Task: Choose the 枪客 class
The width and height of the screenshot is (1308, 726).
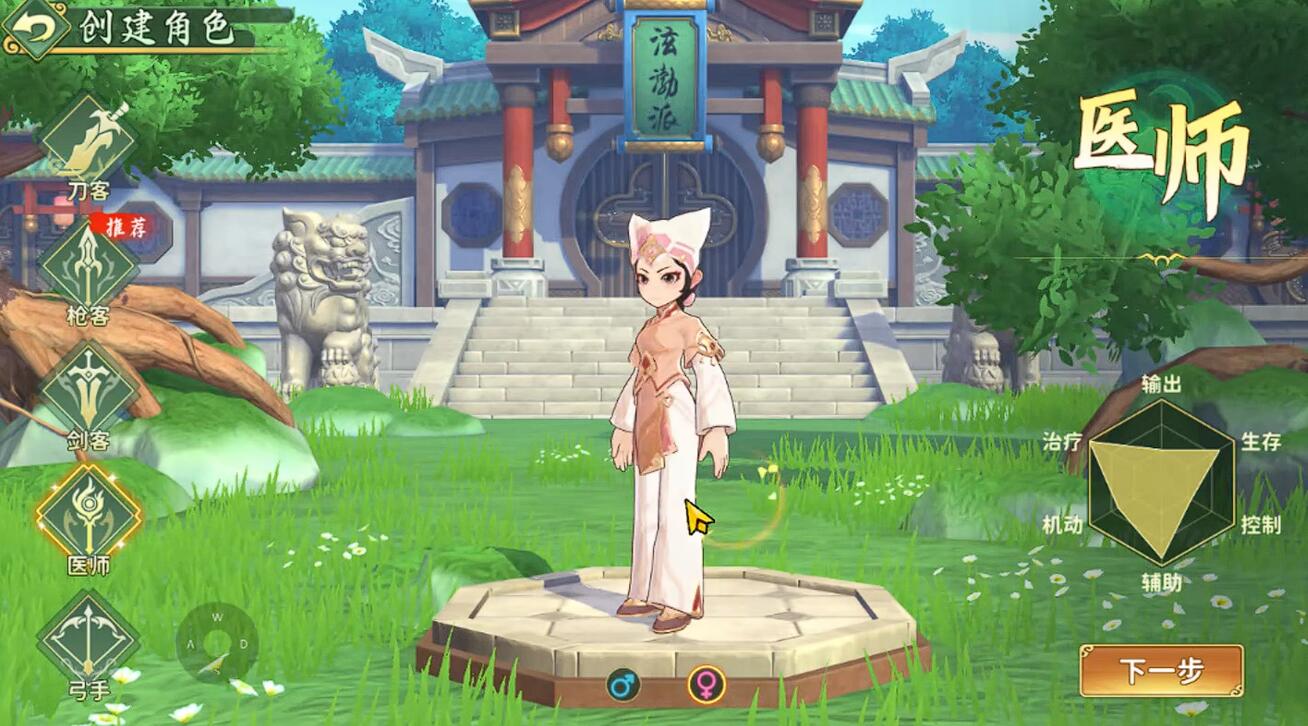Action: point(88,266)
